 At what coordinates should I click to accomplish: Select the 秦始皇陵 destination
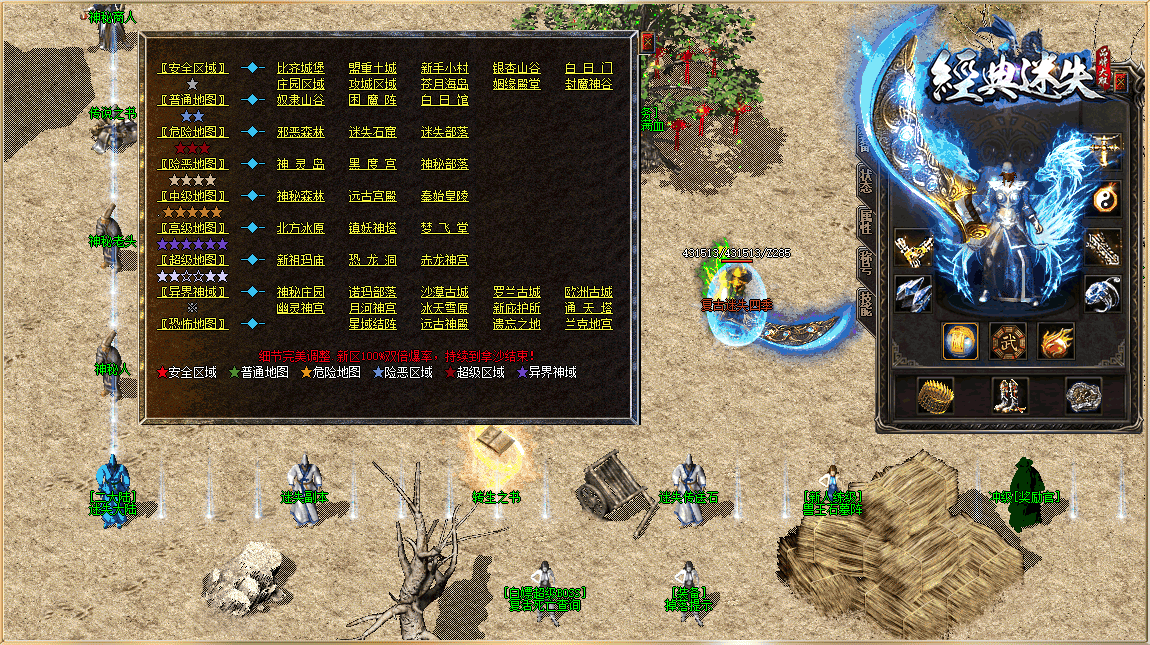point(444,196)
